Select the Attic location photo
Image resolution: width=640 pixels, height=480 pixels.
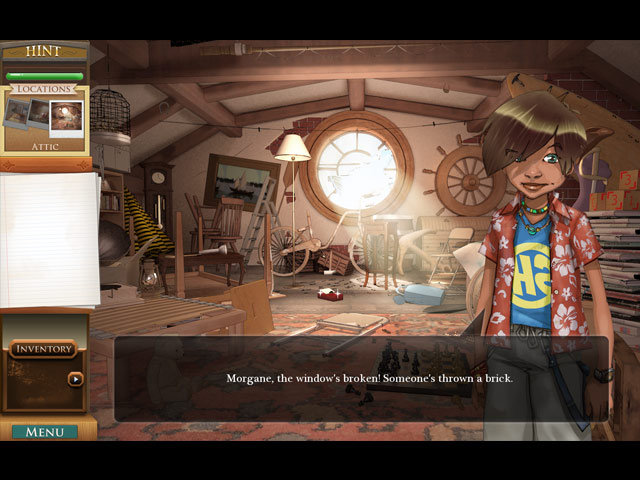point(67,117)
